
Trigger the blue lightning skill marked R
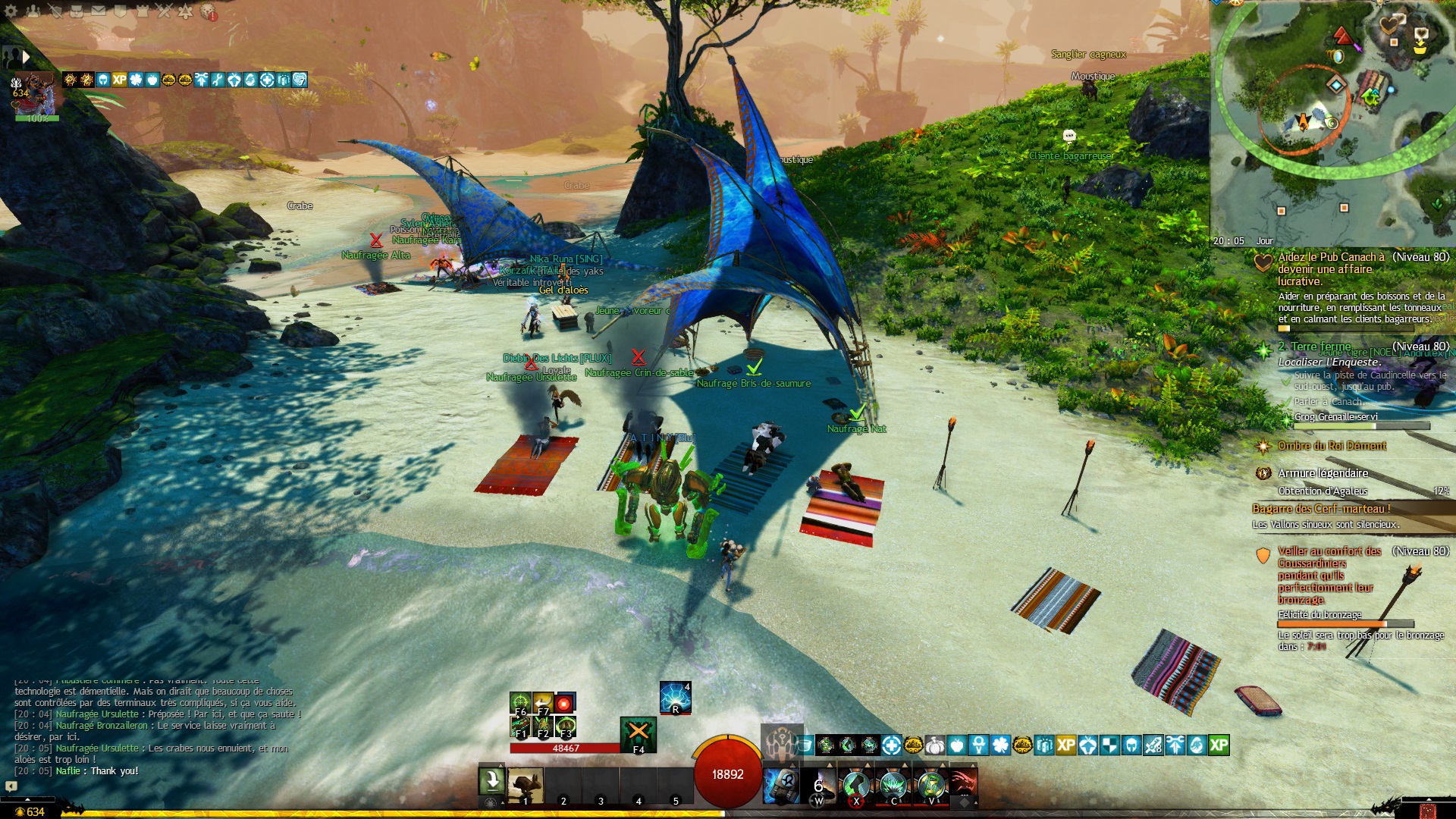tap(675, 698)
